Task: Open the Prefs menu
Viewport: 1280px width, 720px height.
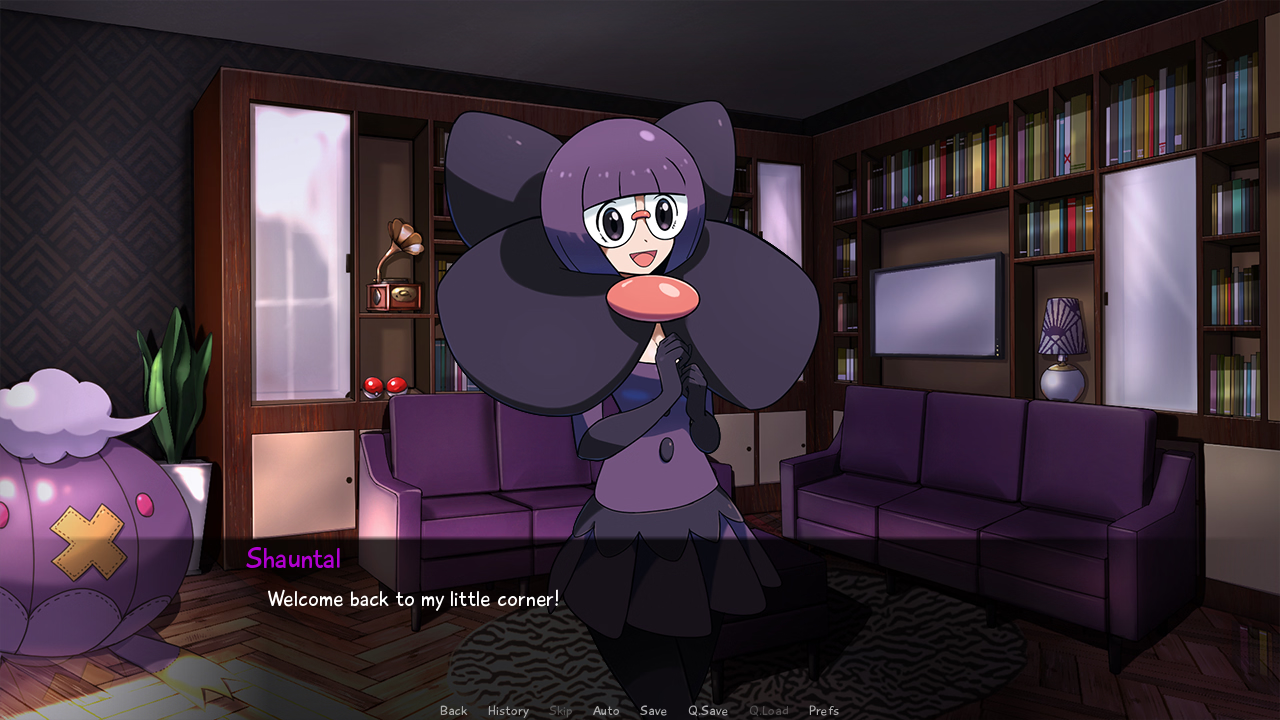Action: pos(824,711)
